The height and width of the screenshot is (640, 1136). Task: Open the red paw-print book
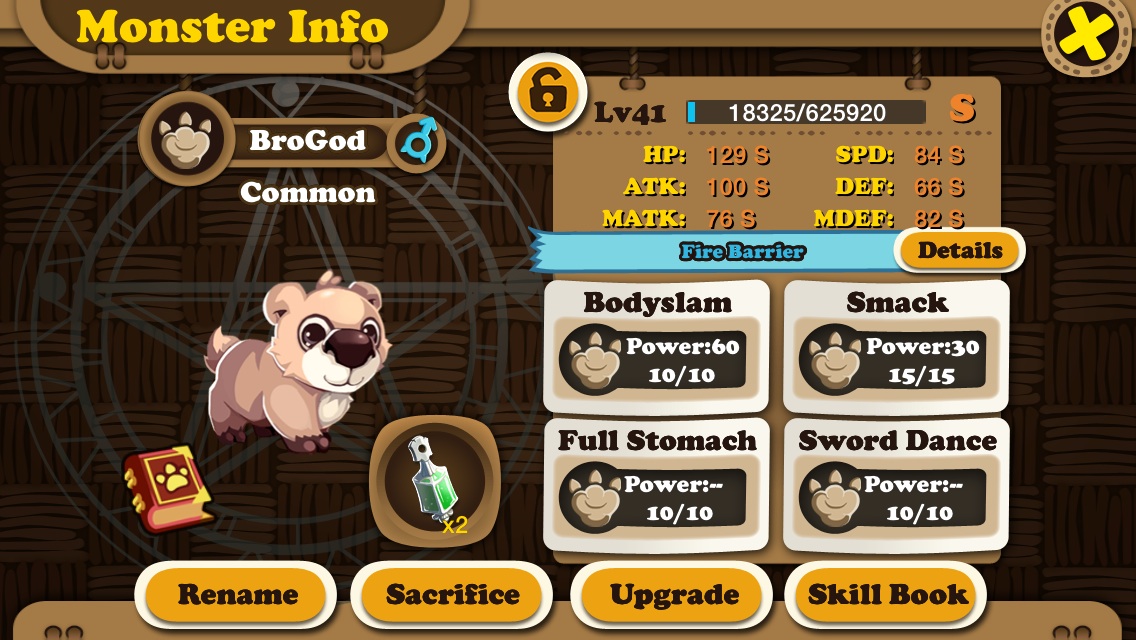167,487
